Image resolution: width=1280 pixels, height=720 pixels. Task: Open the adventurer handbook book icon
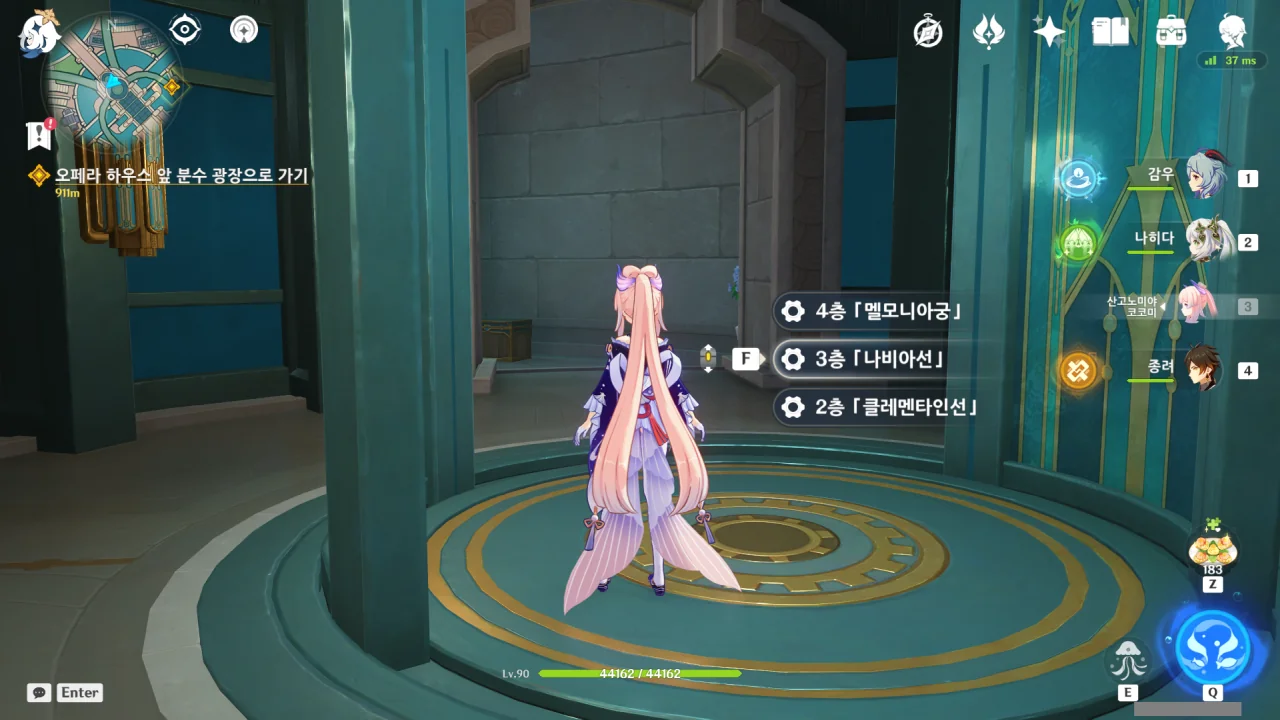pyautogui.click(x=1110, y=32)
